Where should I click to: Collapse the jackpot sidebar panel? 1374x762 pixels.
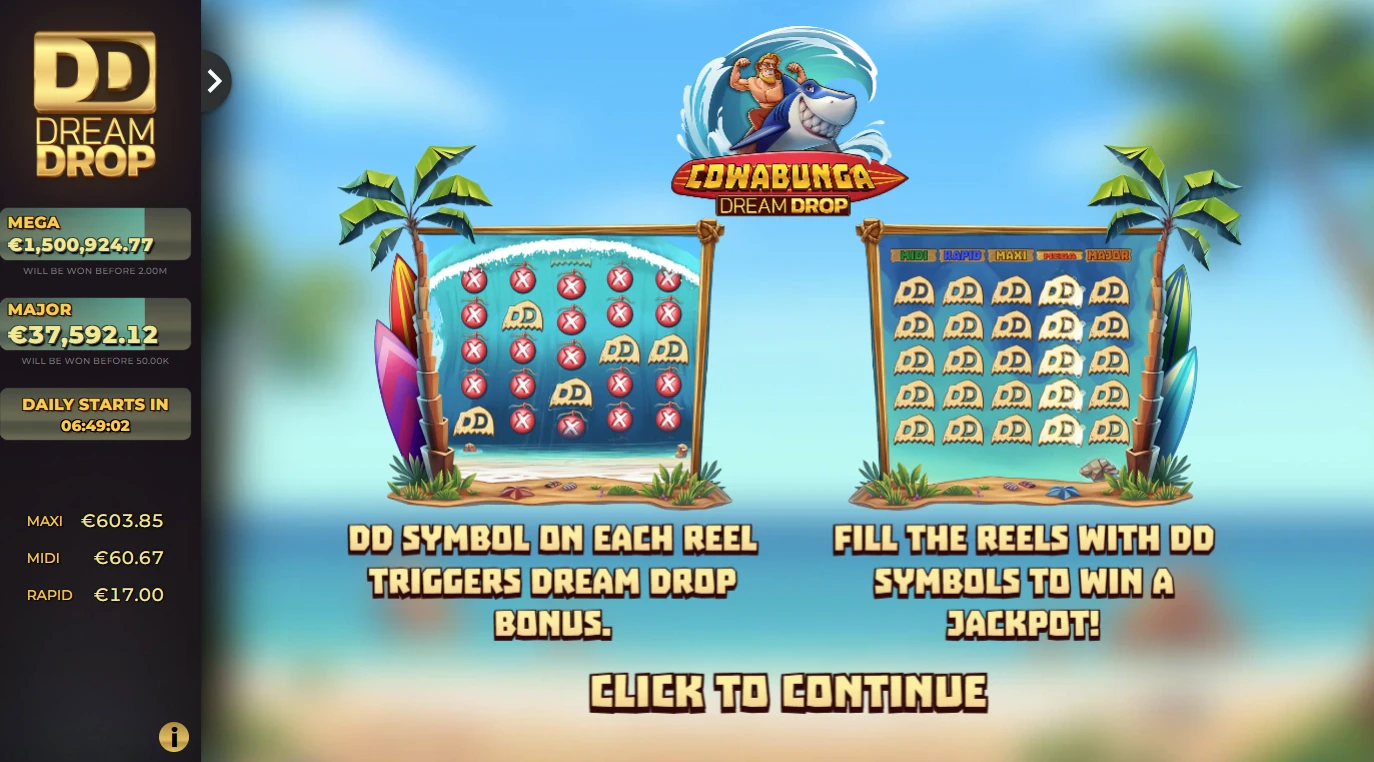click(x=214, y=81)
